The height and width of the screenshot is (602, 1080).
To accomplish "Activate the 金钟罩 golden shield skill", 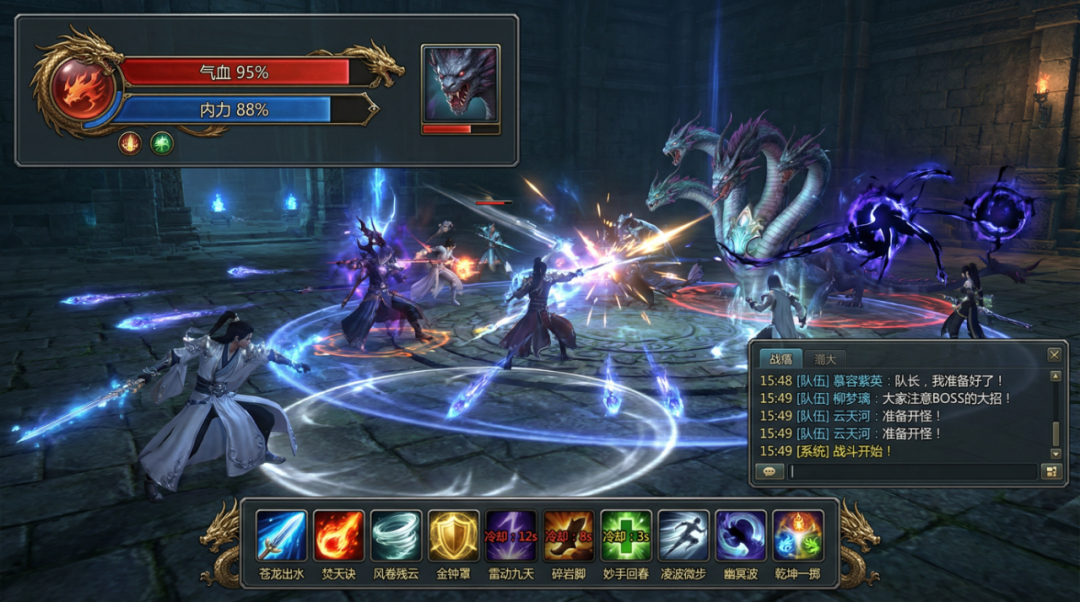I will (454, 535).
